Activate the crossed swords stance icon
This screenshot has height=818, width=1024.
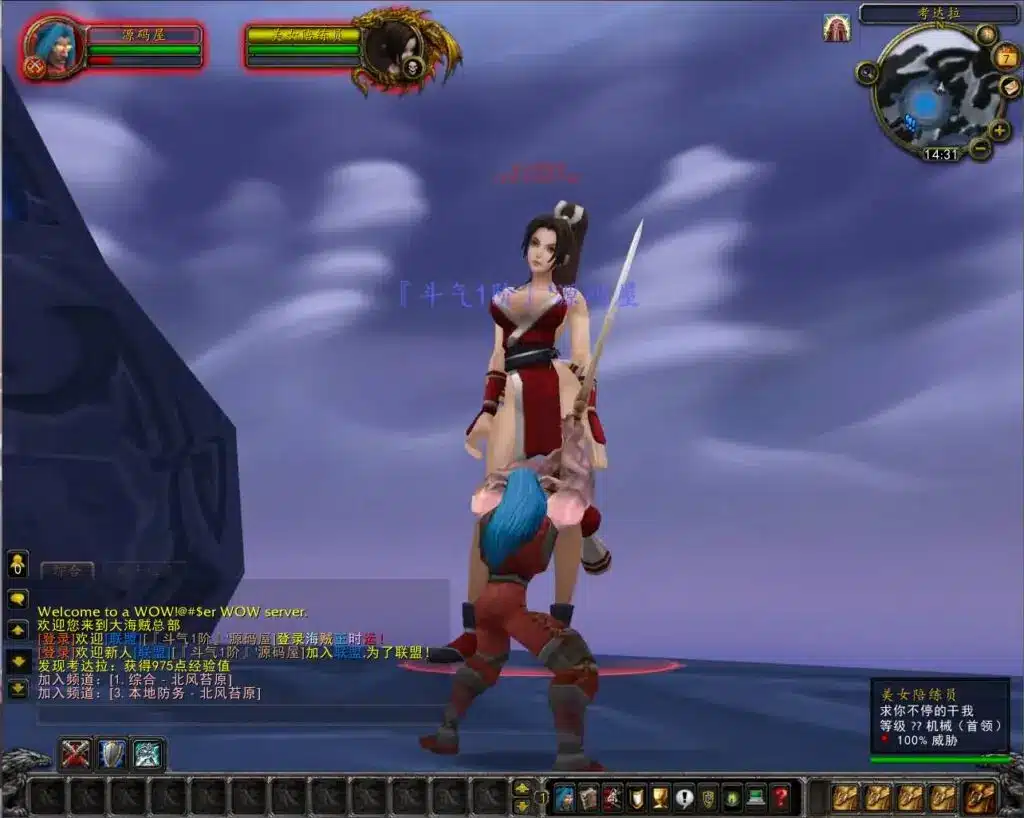[x=75, y=753]
